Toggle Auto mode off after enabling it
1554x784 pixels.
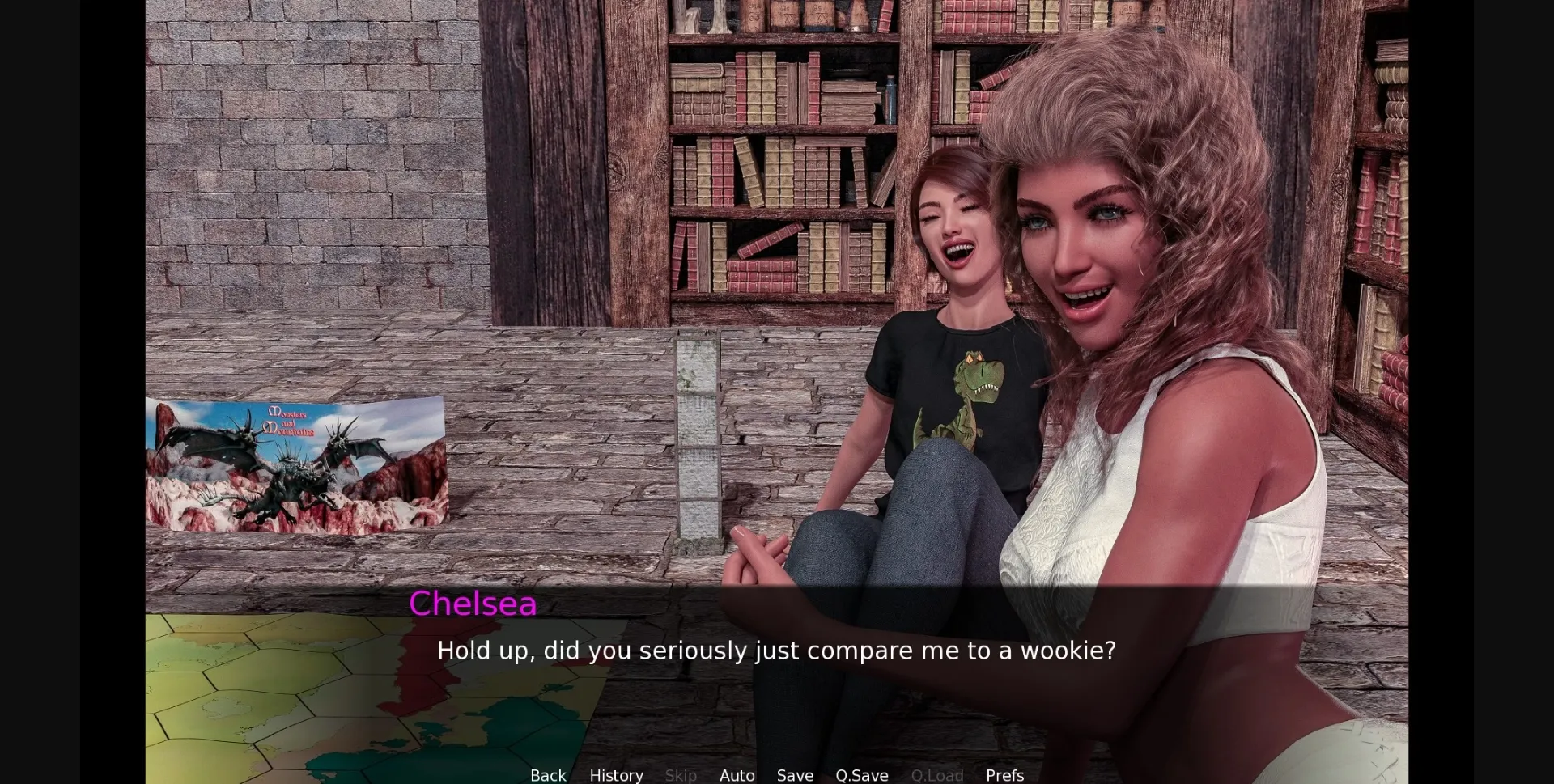(x=736, y=774)
